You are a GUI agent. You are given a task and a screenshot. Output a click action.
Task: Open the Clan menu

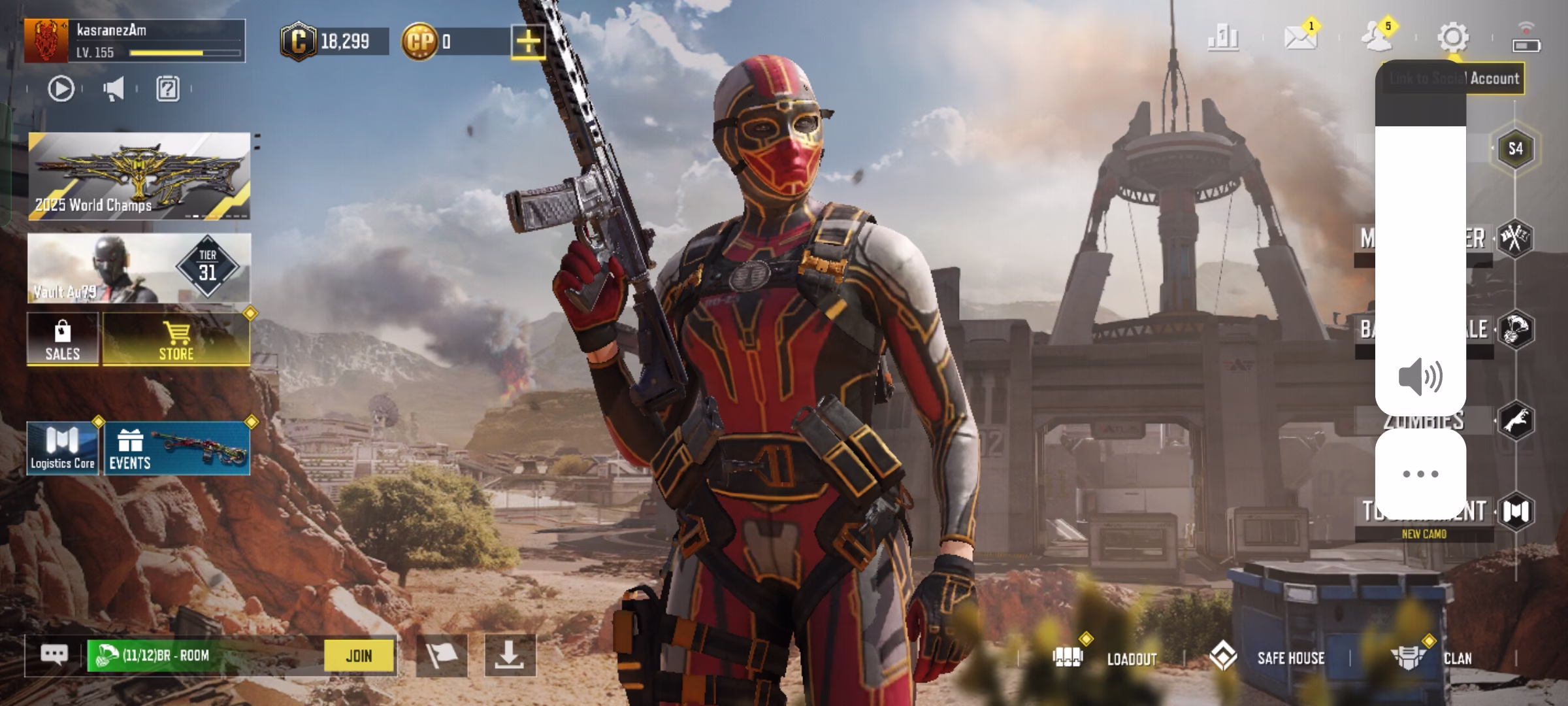(1432, 658)
